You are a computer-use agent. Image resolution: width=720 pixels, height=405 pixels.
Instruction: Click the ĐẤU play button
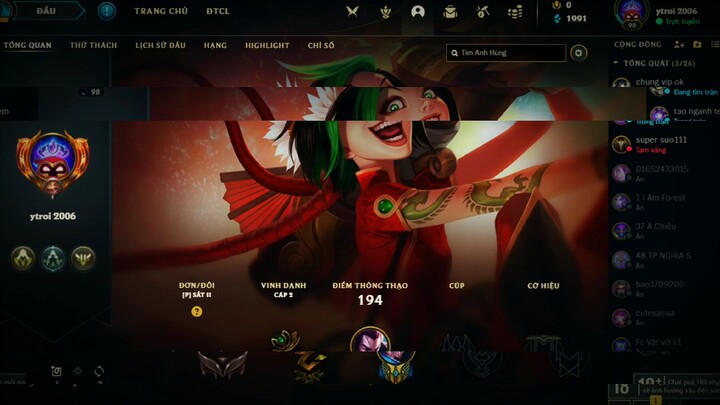click(x=45, y=11)
